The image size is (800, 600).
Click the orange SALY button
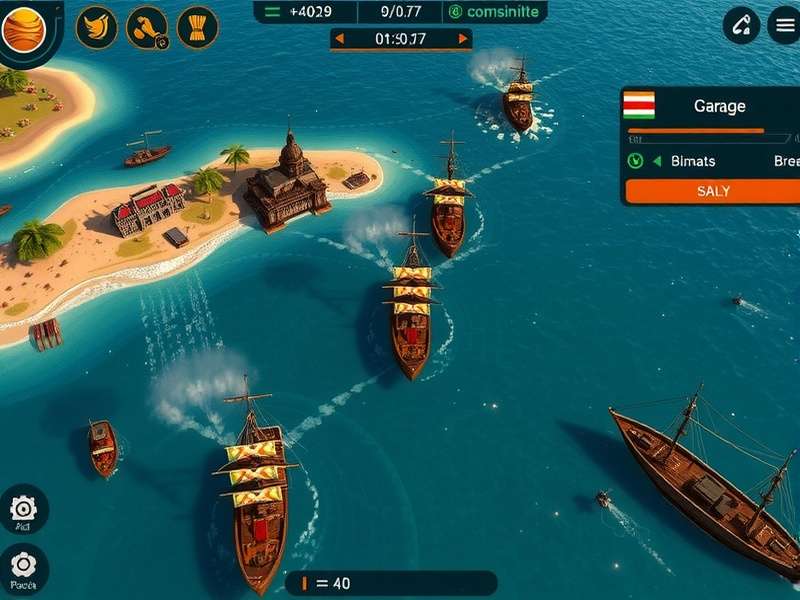point(712,191)
